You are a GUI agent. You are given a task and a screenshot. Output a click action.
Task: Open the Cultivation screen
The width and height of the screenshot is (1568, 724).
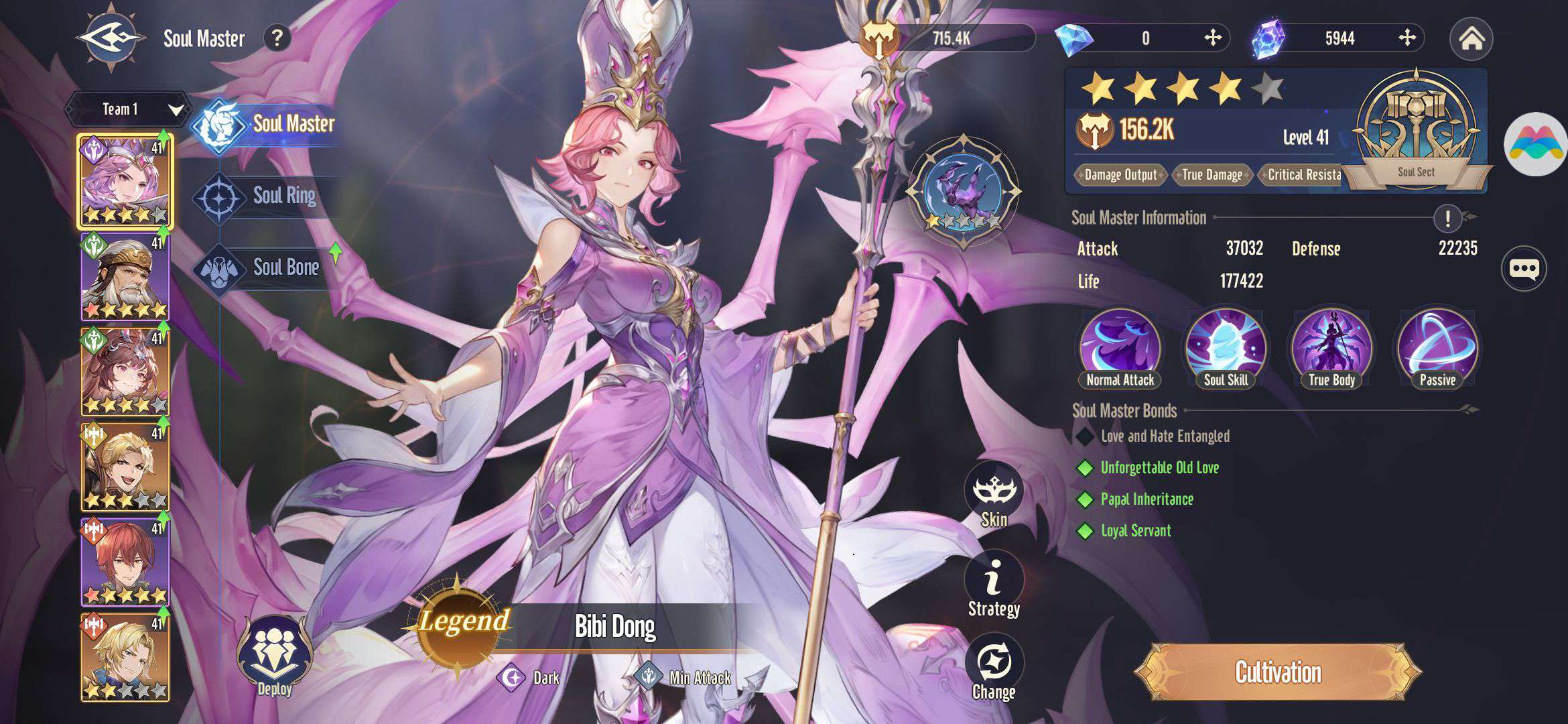coord(1278,672)
